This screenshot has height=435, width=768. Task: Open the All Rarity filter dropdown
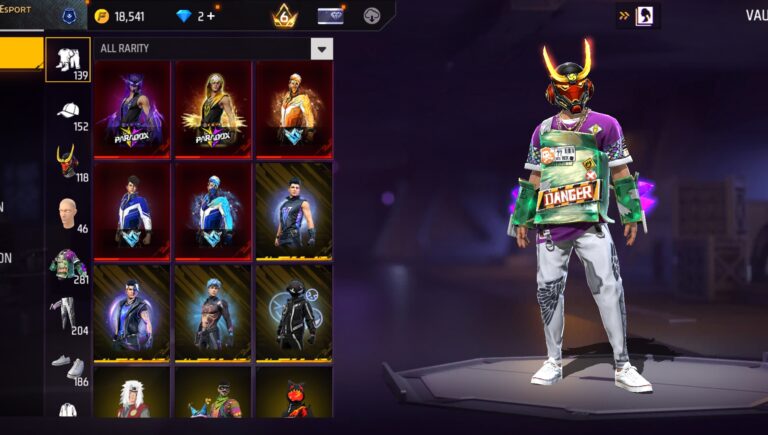321,48
